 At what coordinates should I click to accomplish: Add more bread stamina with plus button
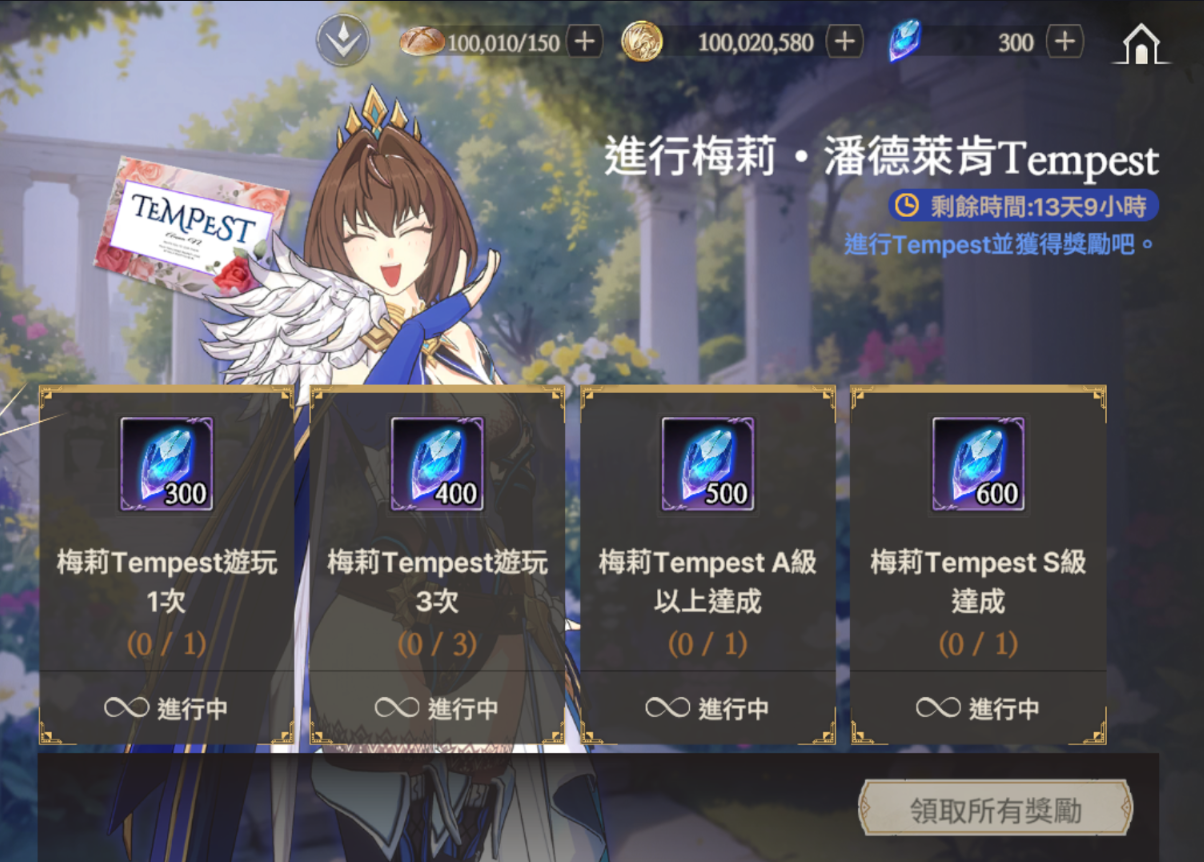585,42
